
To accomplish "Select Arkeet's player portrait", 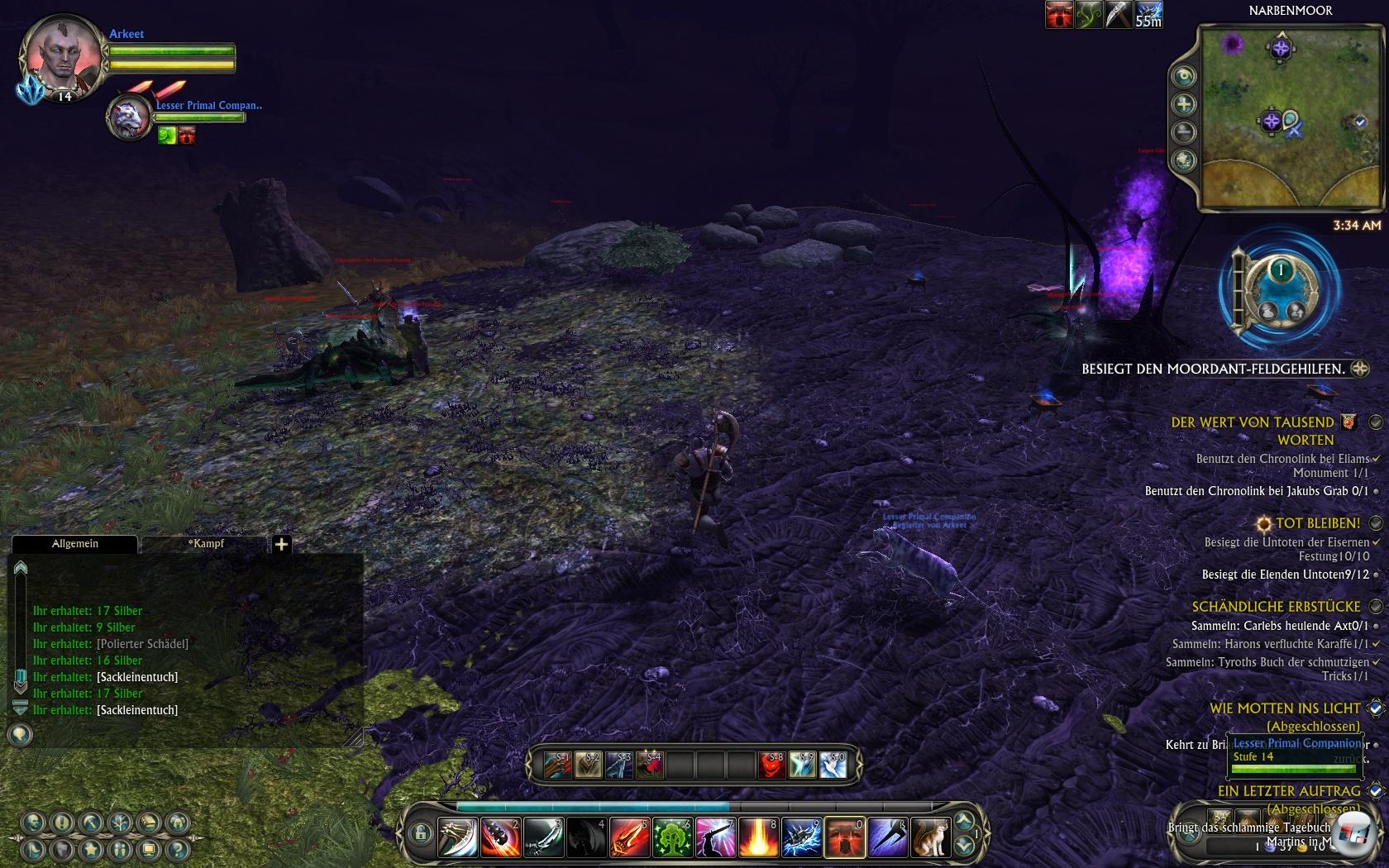I will pos(60,58).
